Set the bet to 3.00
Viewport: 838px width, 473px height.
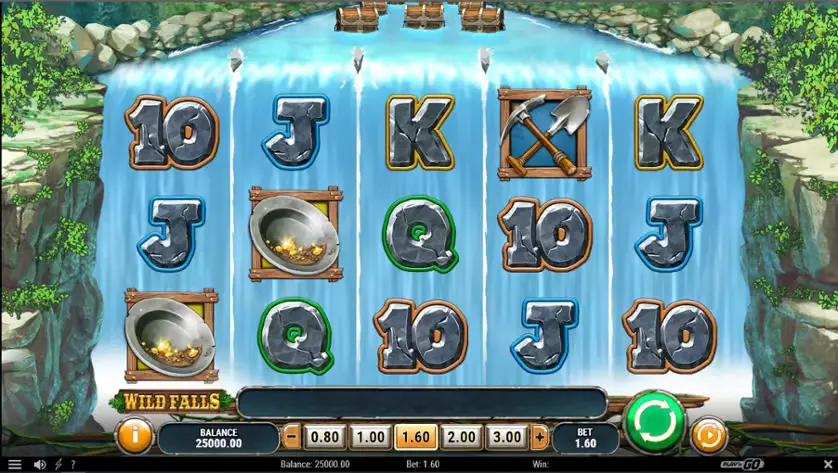(506, 437)
